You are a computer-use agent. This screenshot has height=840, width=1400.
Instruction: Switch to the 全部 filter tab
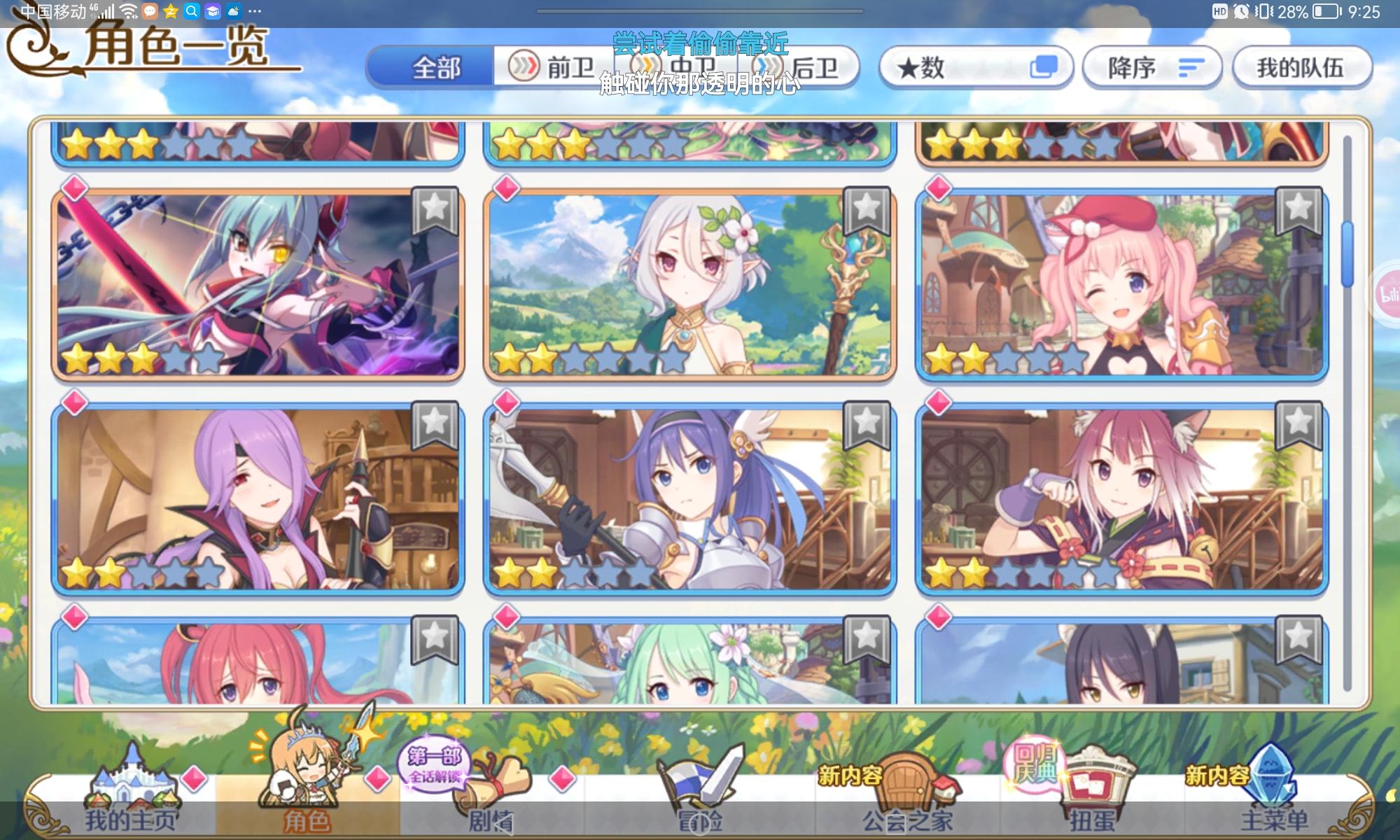(437, 66)
